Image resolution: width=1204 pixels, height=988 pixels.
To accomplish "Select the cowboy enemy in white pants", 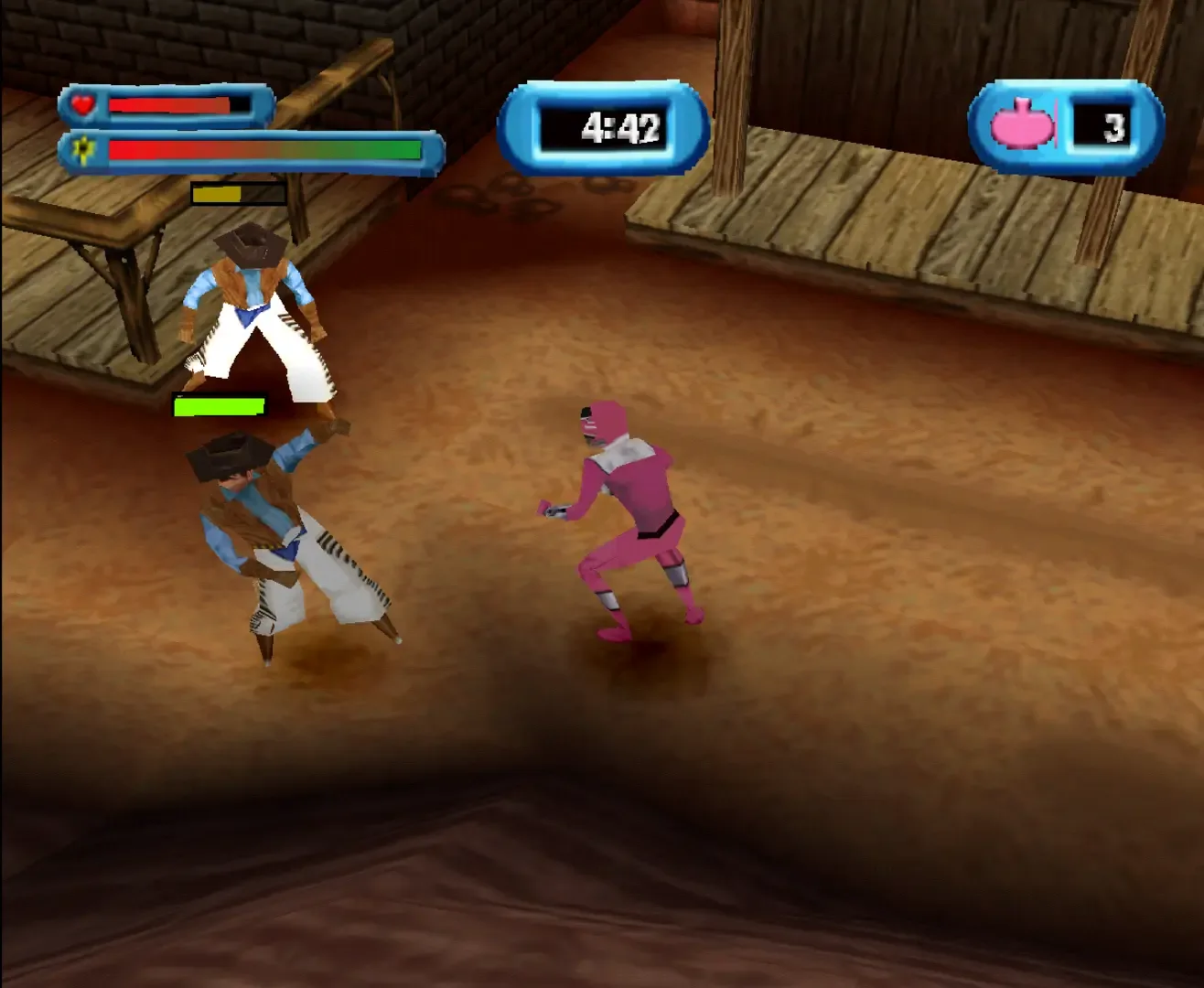I will tap(256, 320).
